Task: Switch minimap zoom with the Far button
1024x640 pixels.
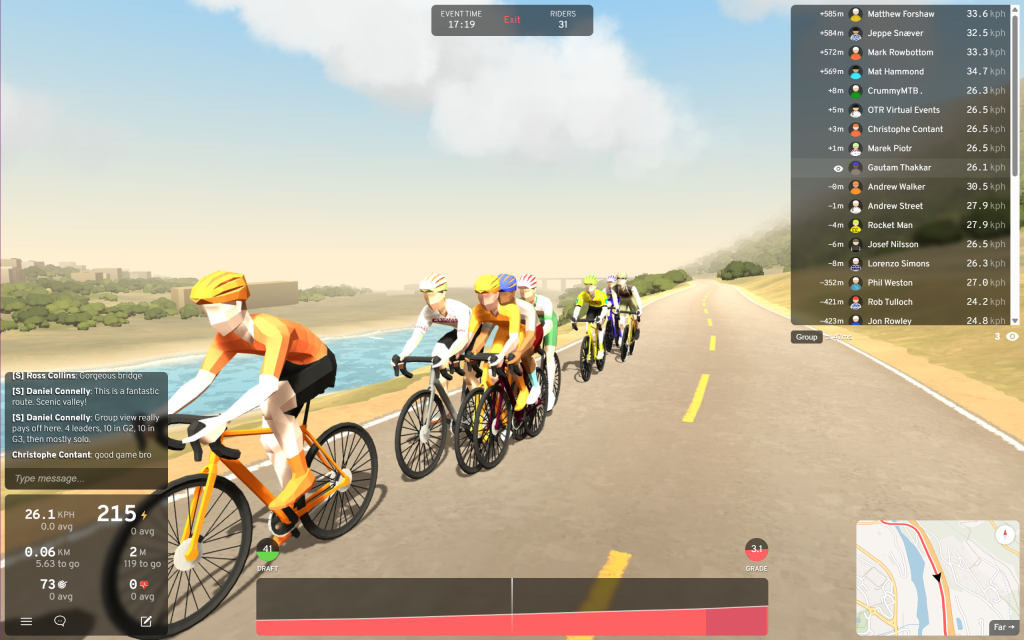Action: click(x=1003, y=627)
